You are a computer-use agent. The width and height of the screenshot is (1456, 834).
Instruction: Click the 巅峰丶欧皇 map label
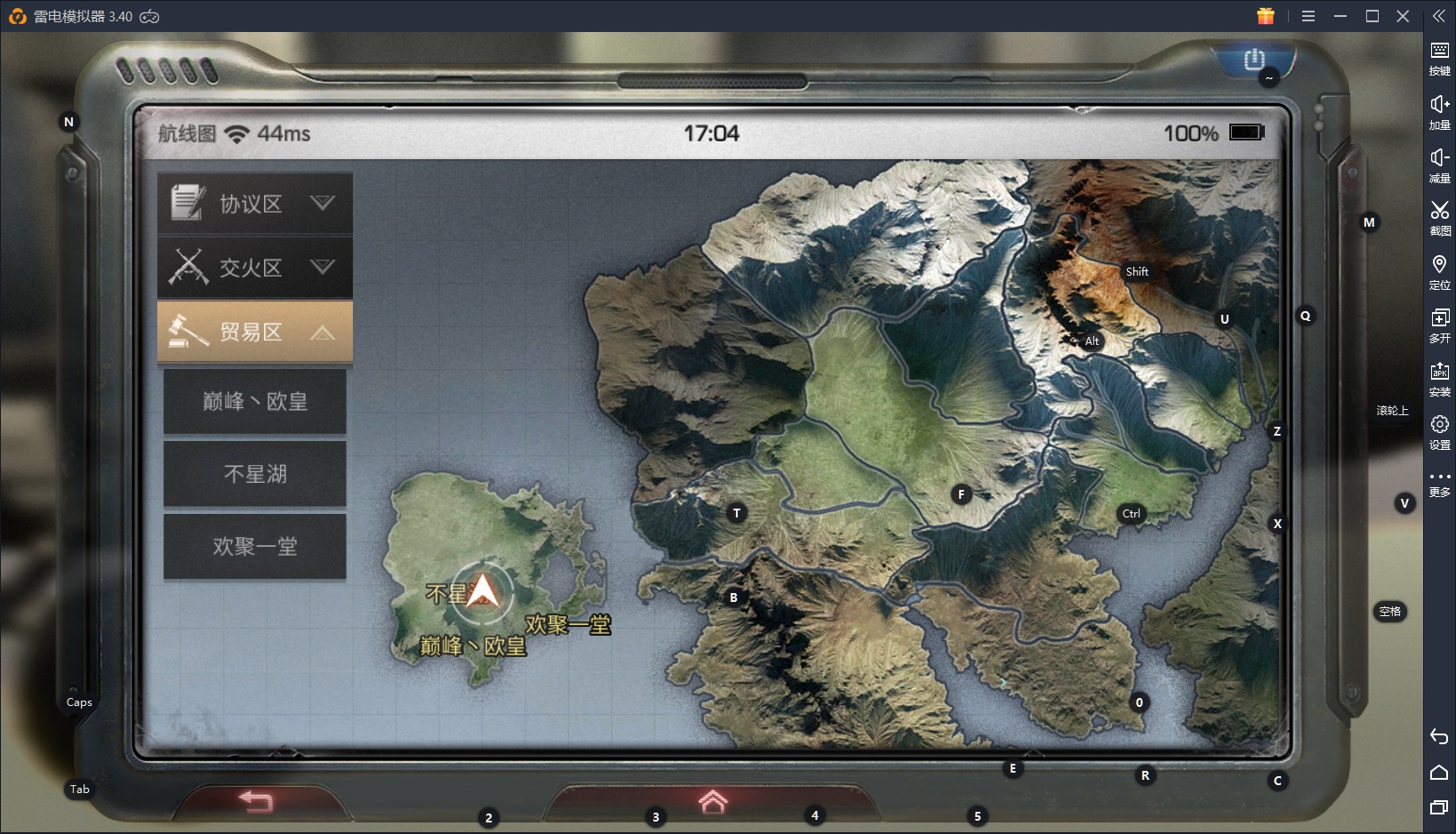click(473, 646)
